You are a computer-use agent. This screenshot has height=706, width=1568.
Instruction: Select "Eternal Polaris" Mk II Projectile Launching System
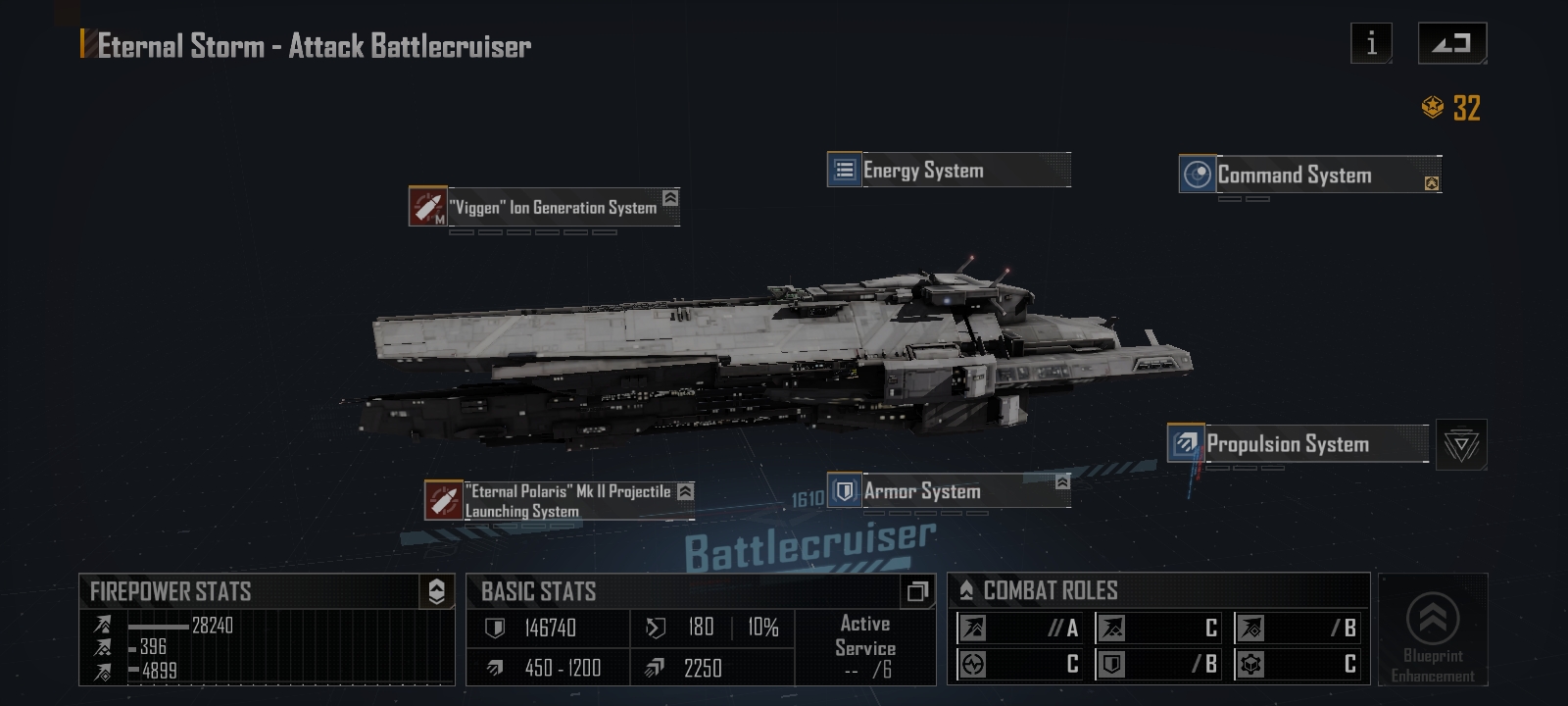[559, 500]
